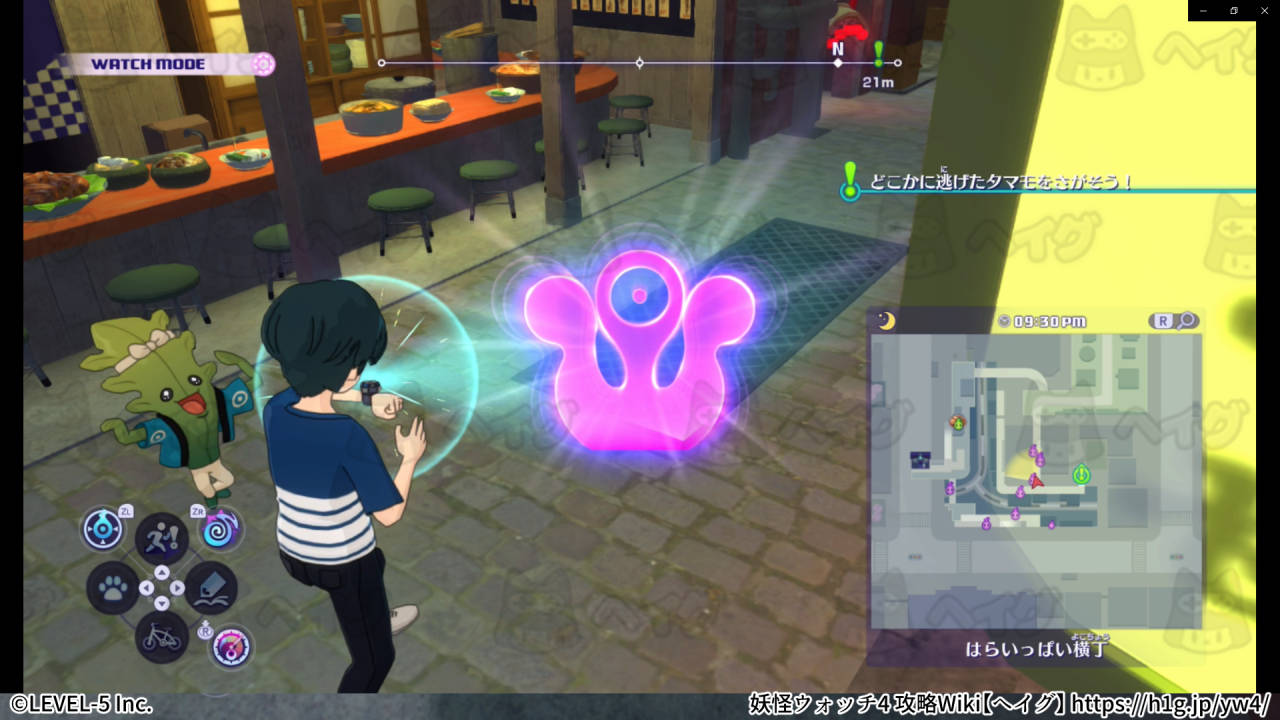Click the clock icon next to 09:30 PM
The width and height of the screenshot is (1280, 720).
[x=1004, y=320]
